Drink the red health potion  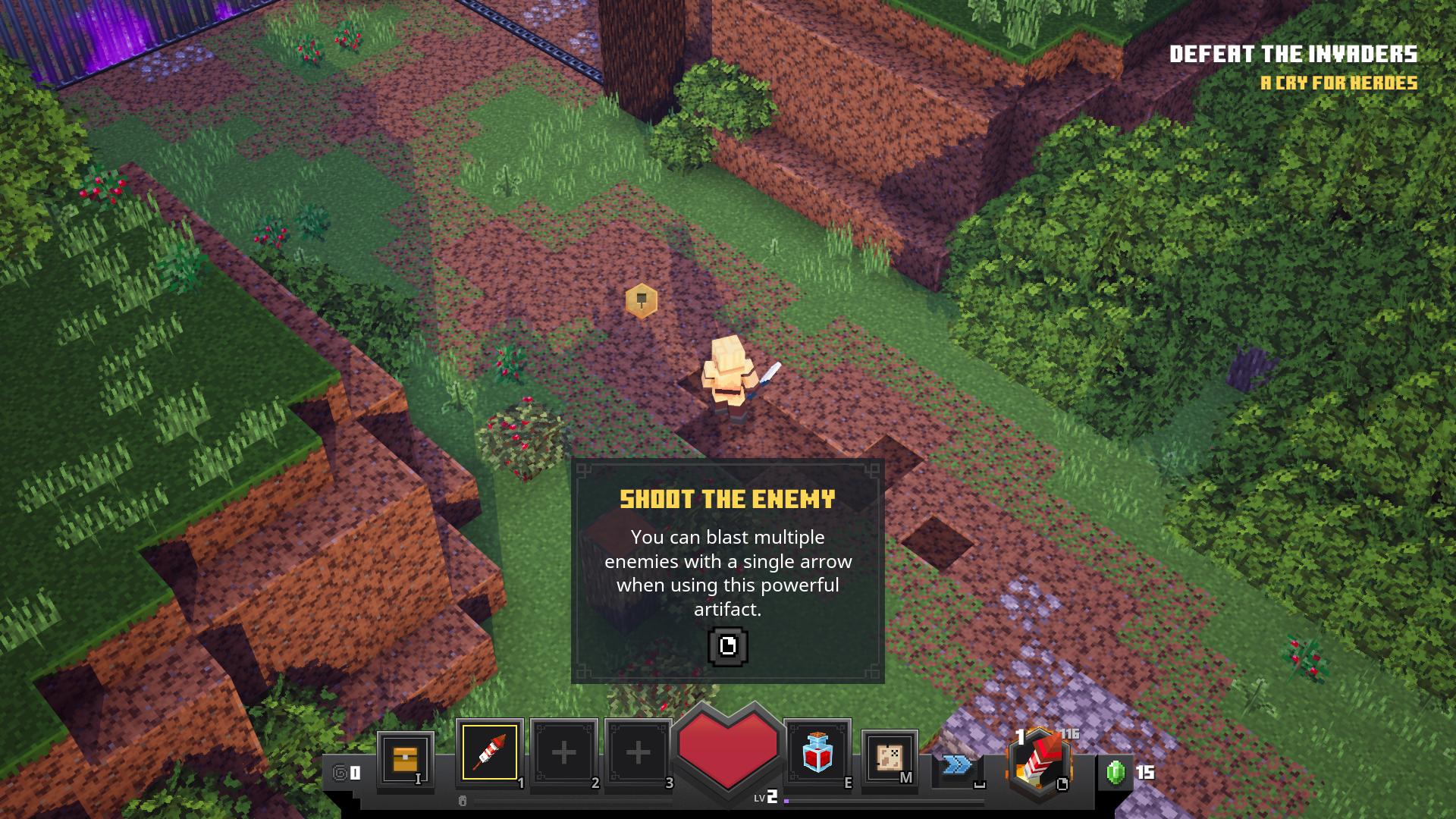pyautogui.click(x=817, y=752)
